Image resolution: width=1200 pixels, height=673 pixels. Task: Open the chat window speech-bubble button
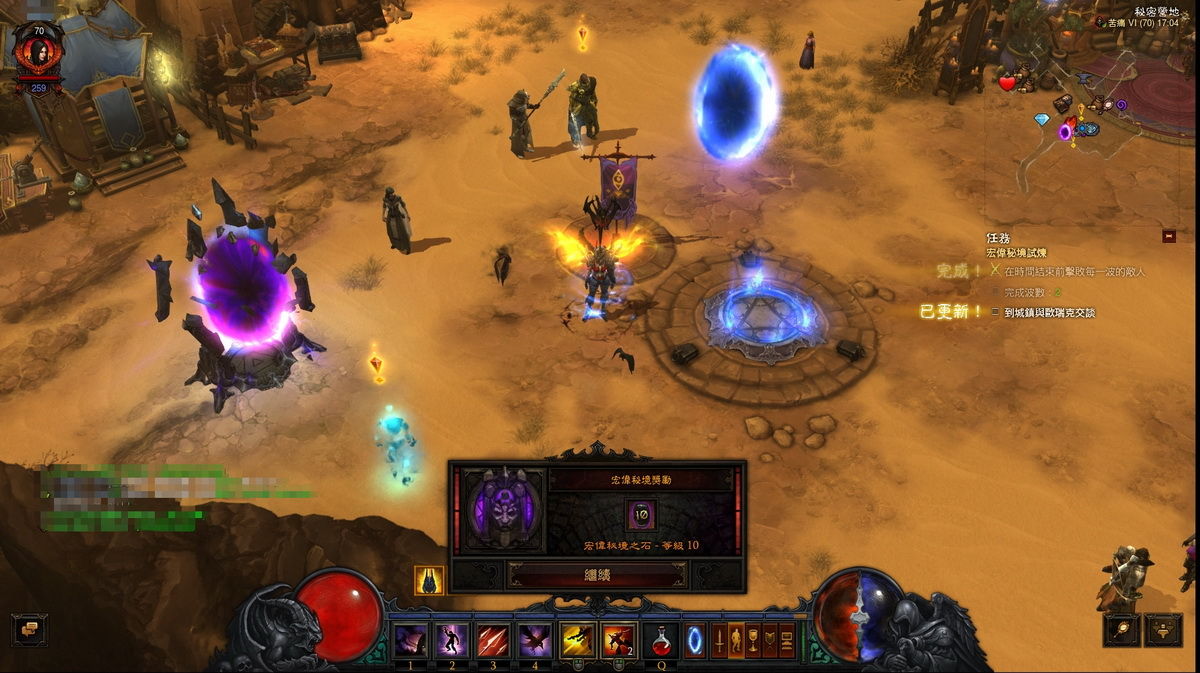click(29, 629)
